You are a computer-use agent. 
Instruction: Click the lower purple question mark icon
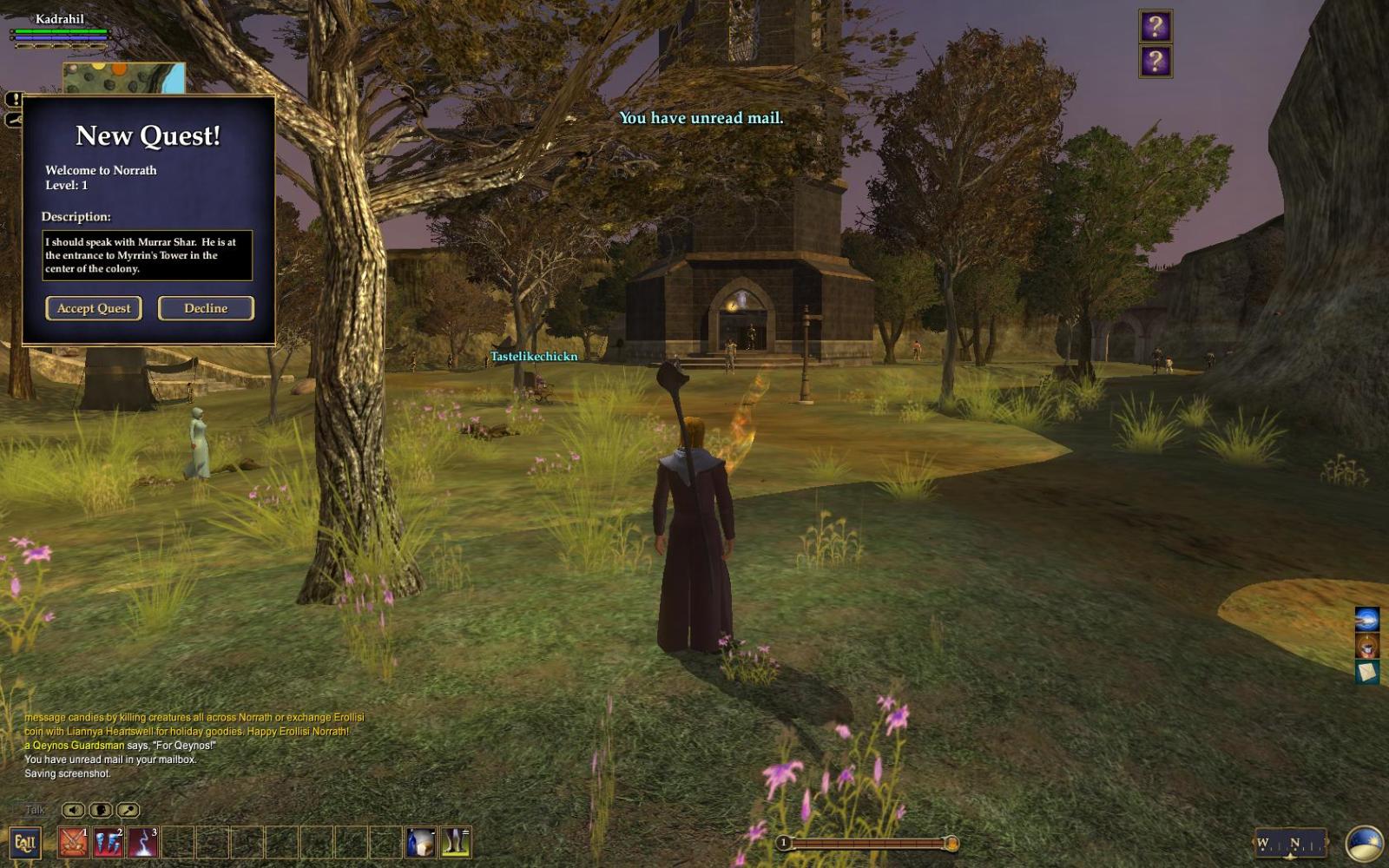point(1155,62)
